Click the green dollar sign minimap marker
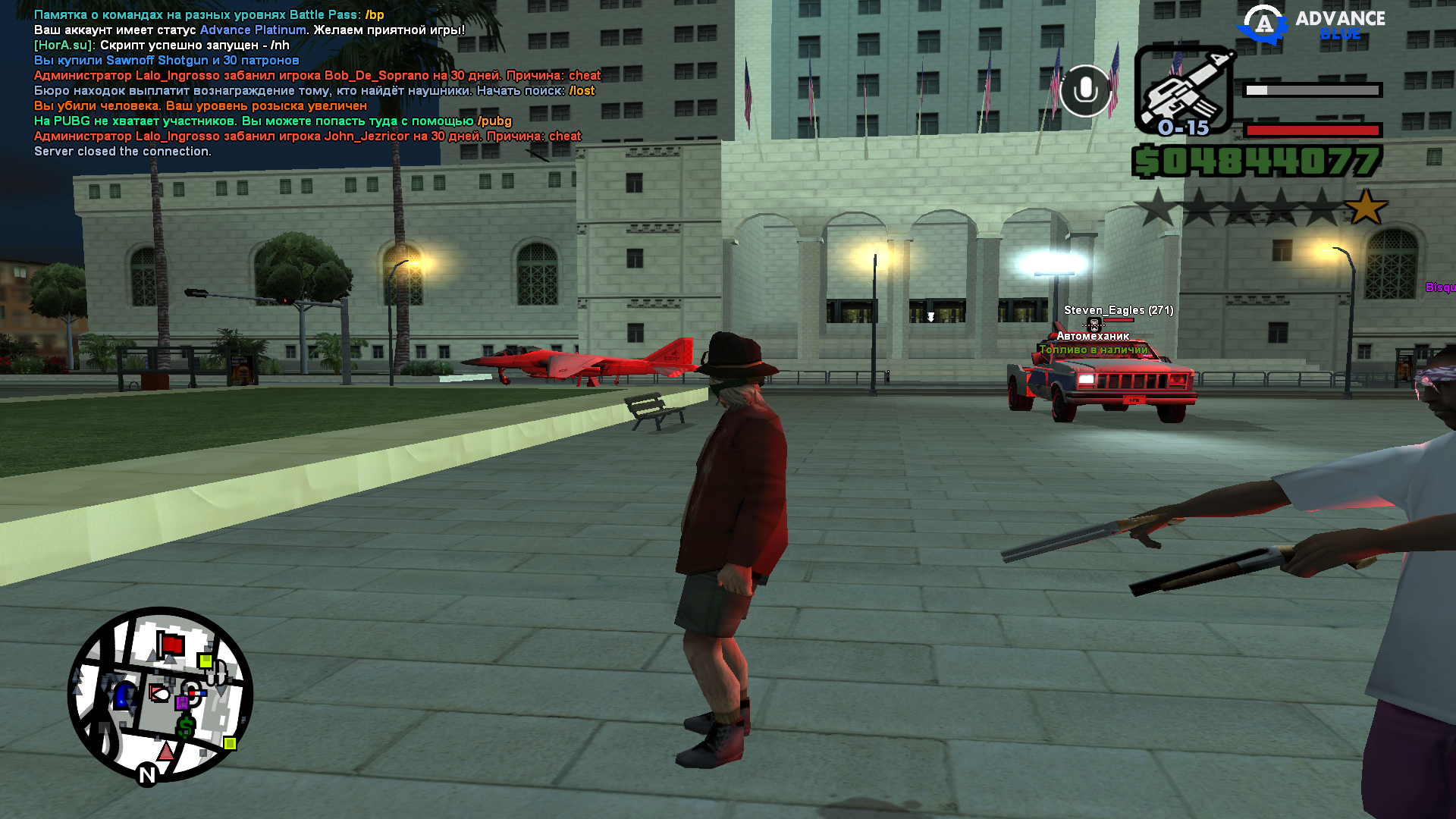The image size is (1456, 819). pos(186,727)
